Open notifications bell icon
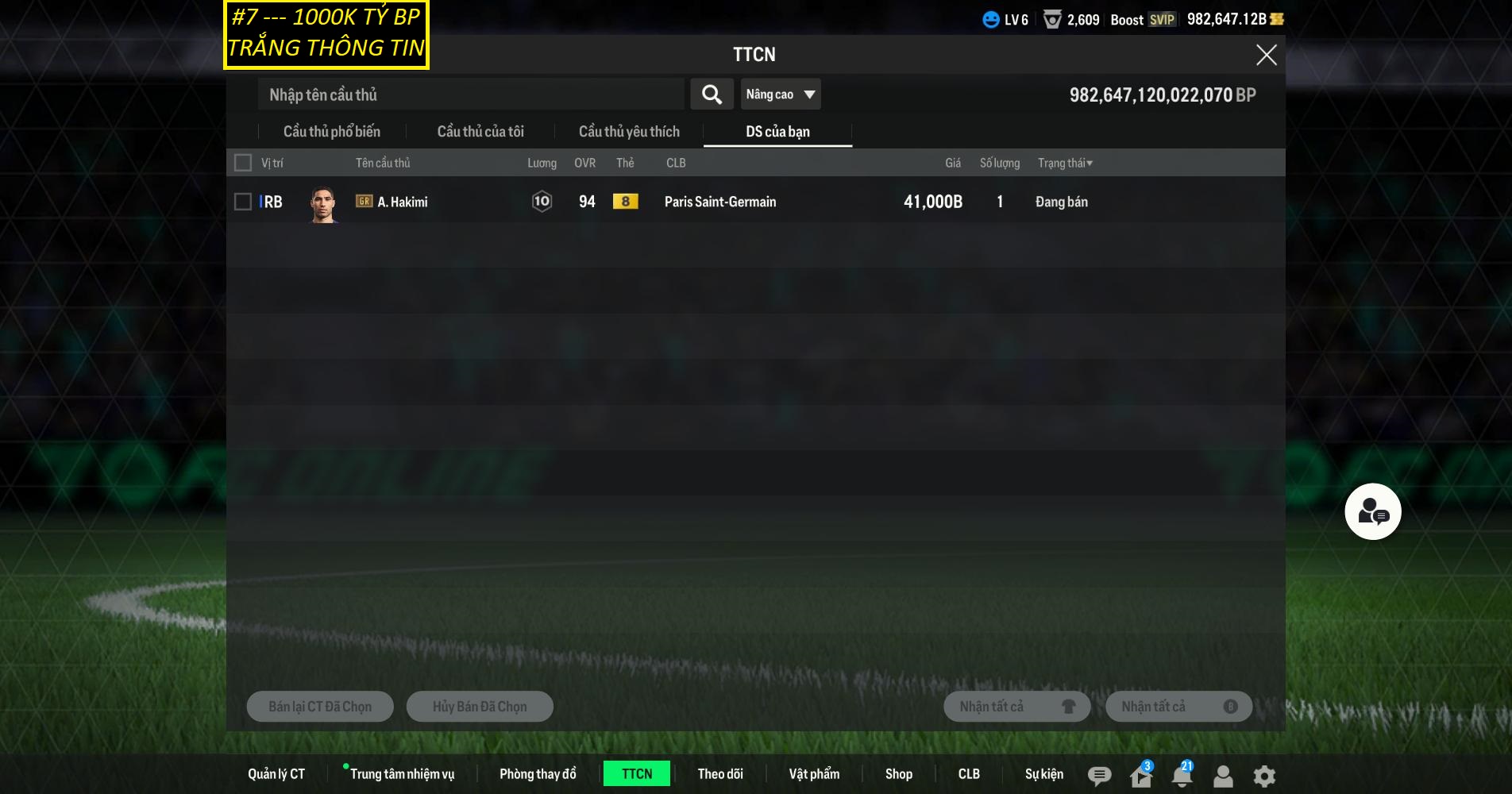 (1182, 775)
